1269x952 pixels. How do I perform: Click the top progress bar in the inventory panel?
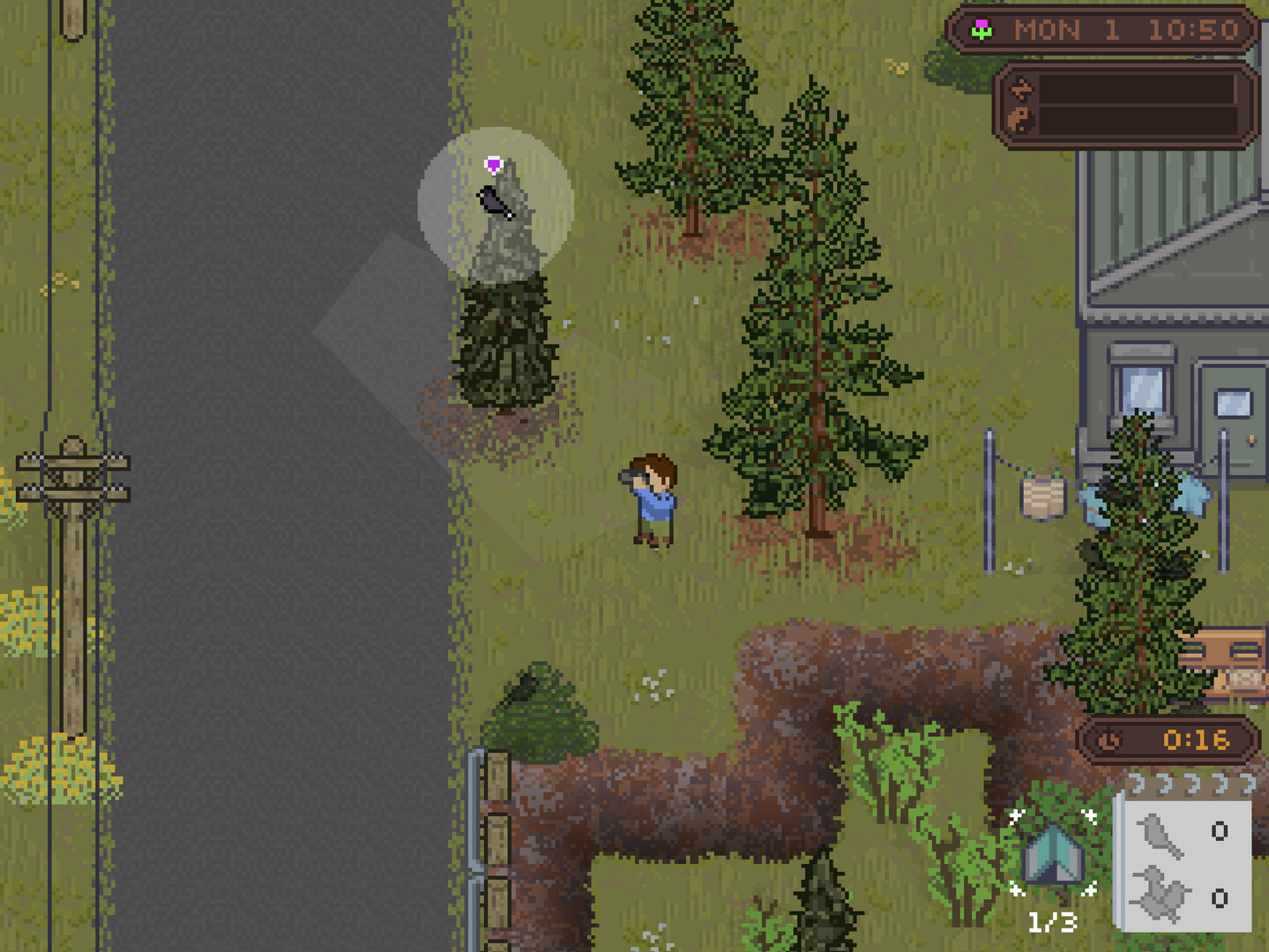1138,89
